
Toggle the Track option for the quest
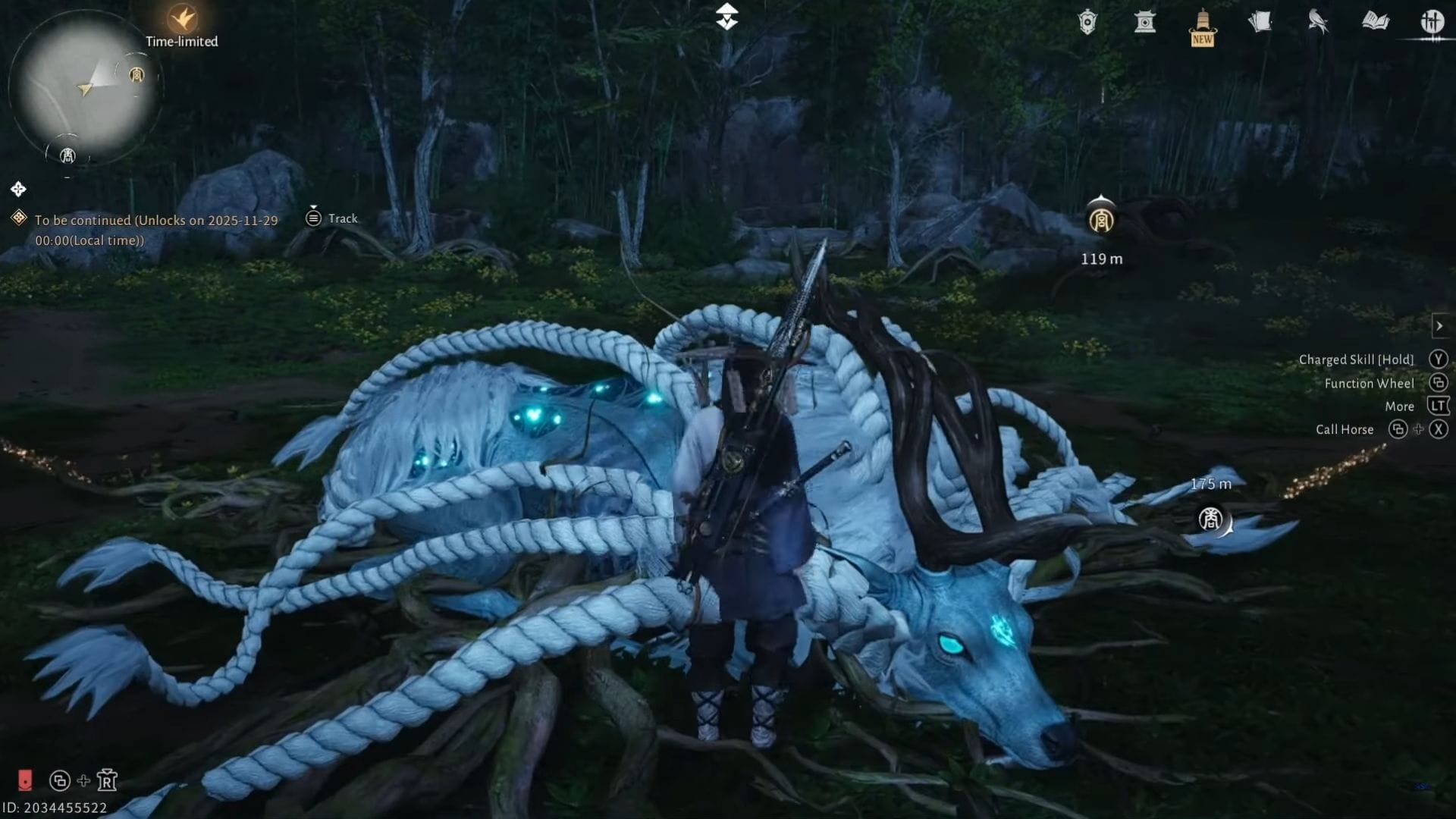[330, 218]
